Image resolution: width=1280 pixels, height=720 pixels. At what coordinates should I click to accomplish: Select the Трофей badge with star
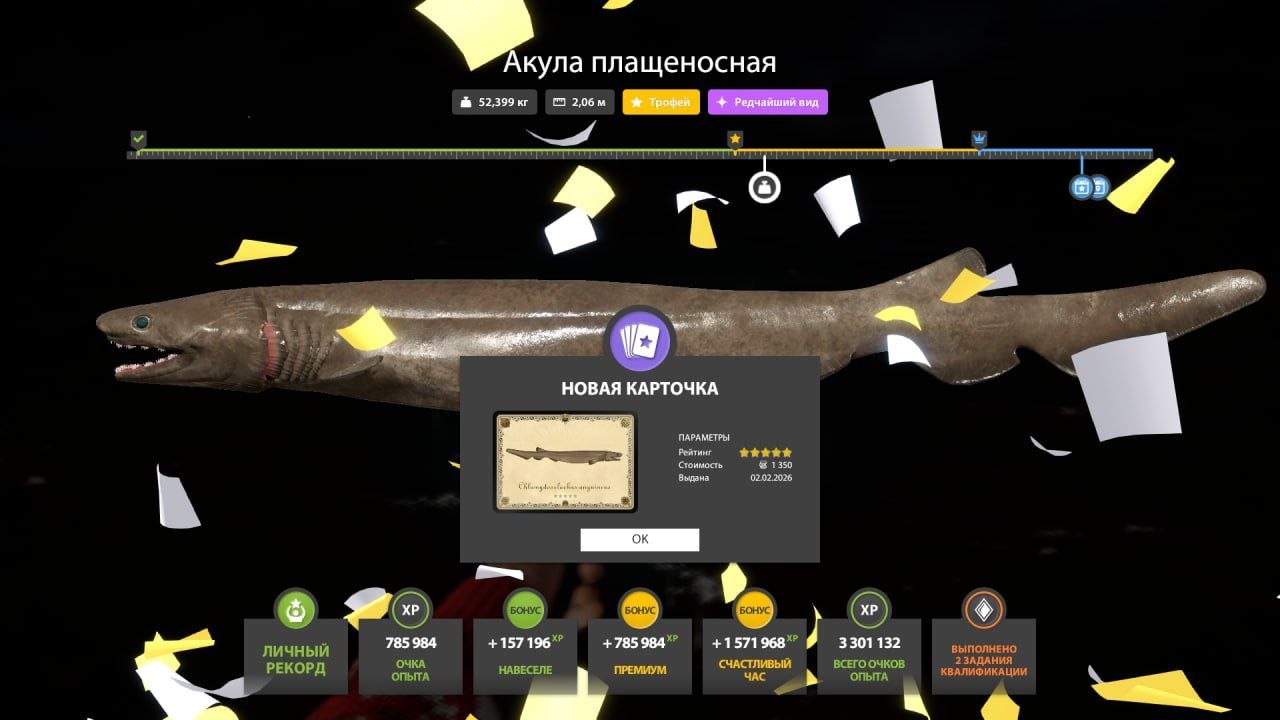(x=661, y=101)
